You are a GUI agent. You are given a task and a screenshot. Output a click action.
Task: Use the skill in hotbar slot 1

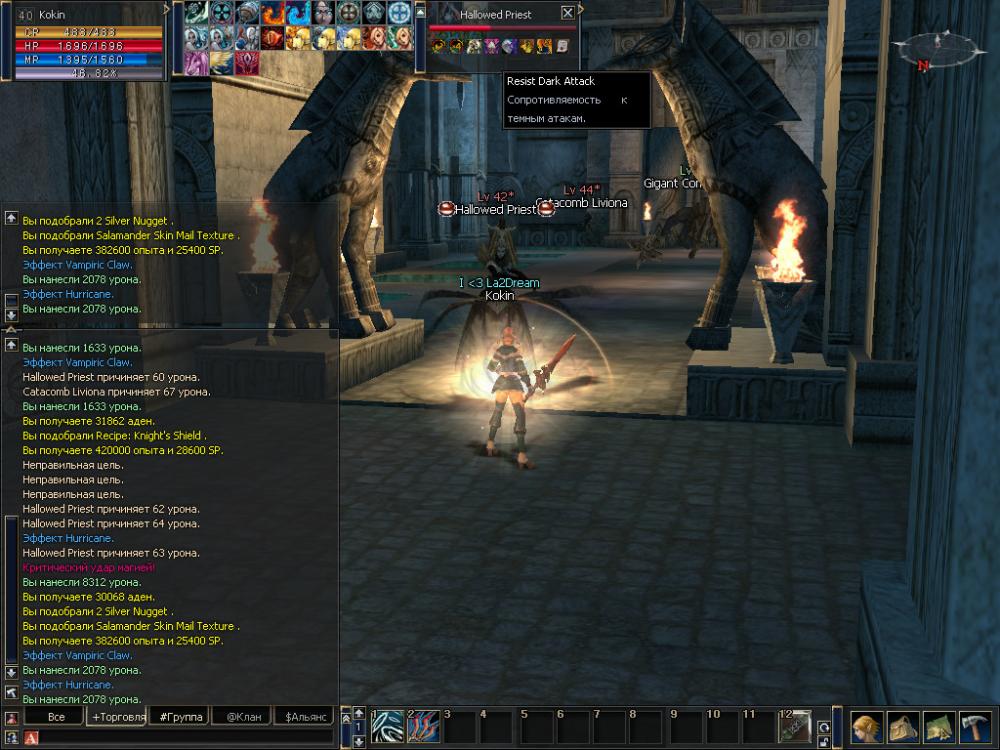coord(387,726)
